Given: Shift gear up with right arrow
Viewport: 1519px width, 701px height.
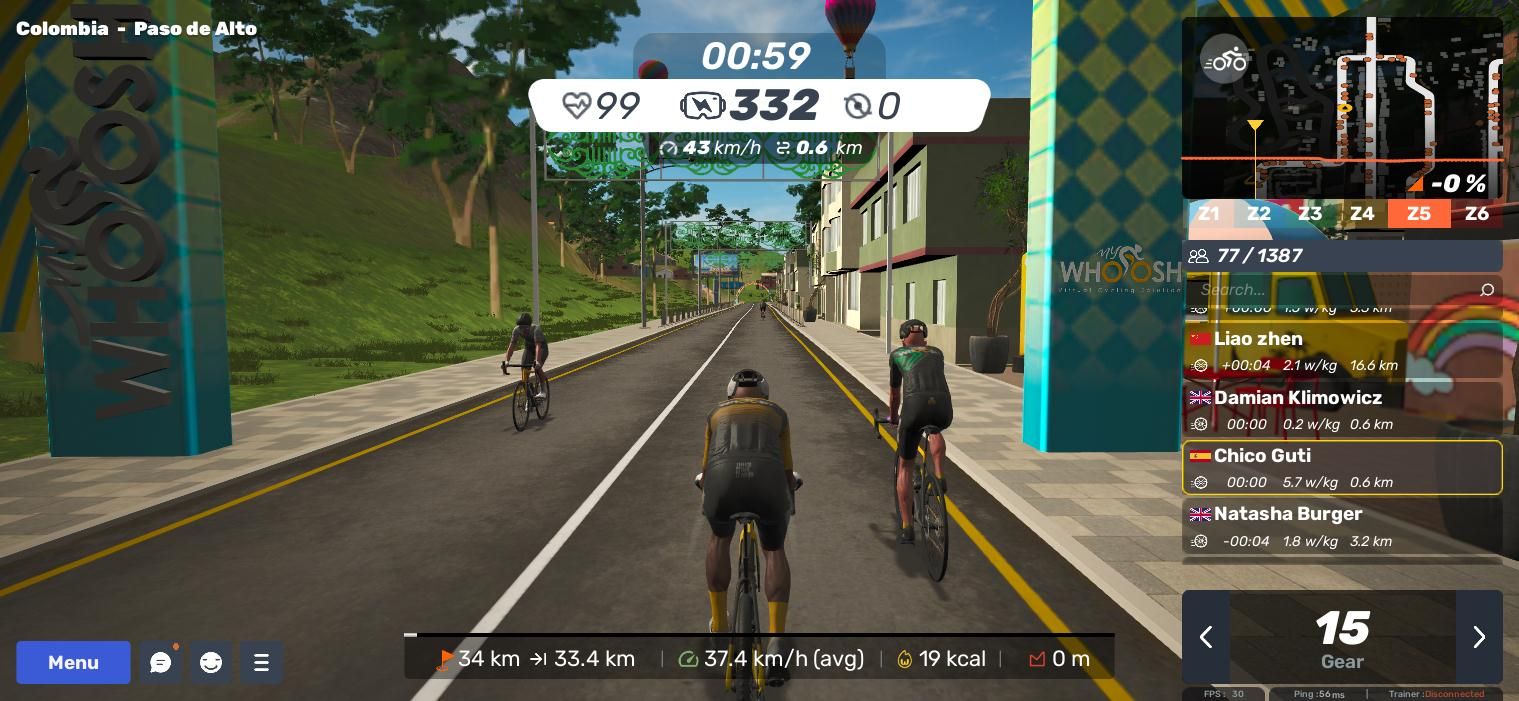Looking at the screenshot, I should pos(1479,637).
